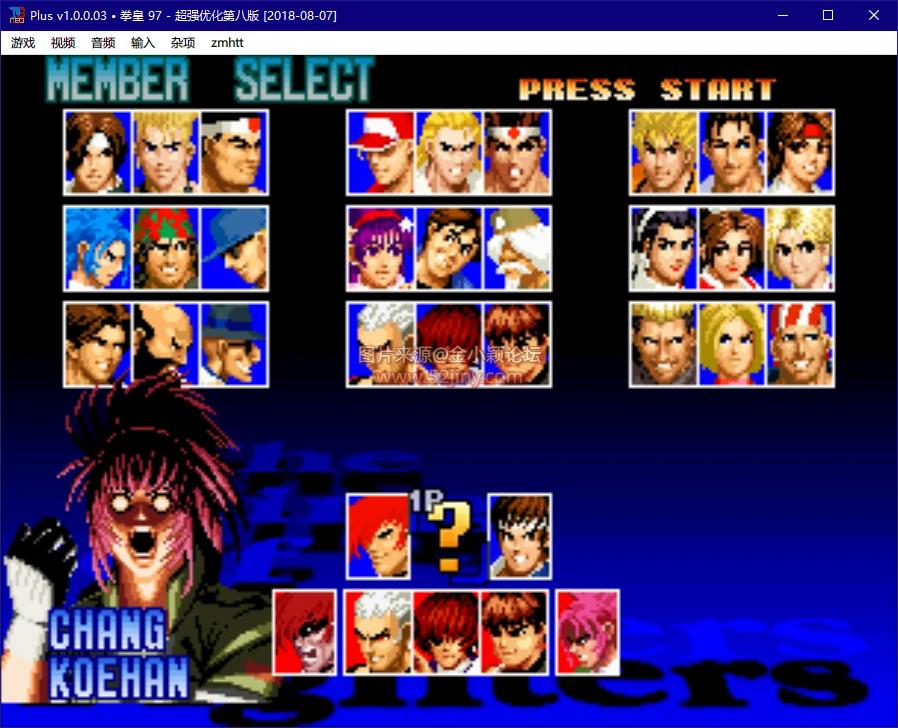898x728 pixels.
Task: Choose Athena with the purple hair
Action: point(380,249)
